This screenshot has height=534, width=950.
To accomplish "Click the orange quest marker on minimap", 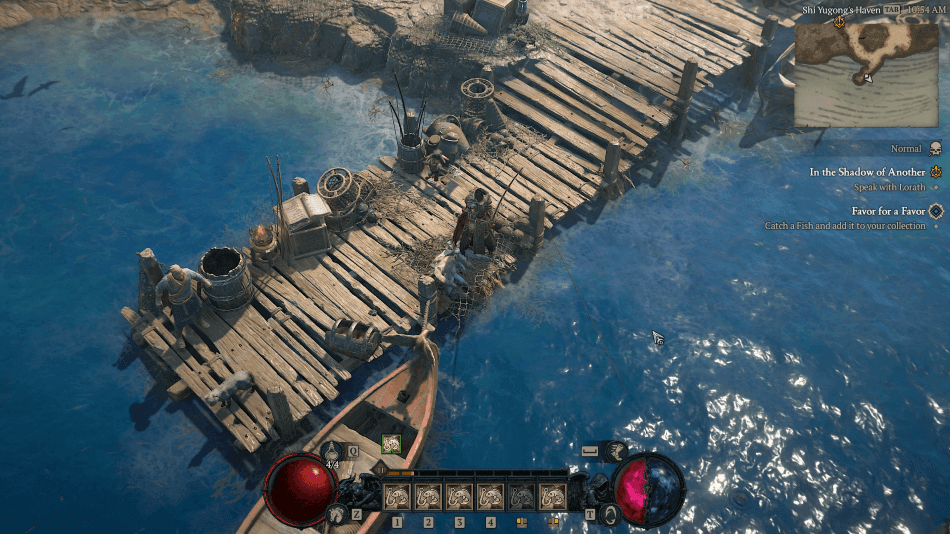I will [838, 22].
